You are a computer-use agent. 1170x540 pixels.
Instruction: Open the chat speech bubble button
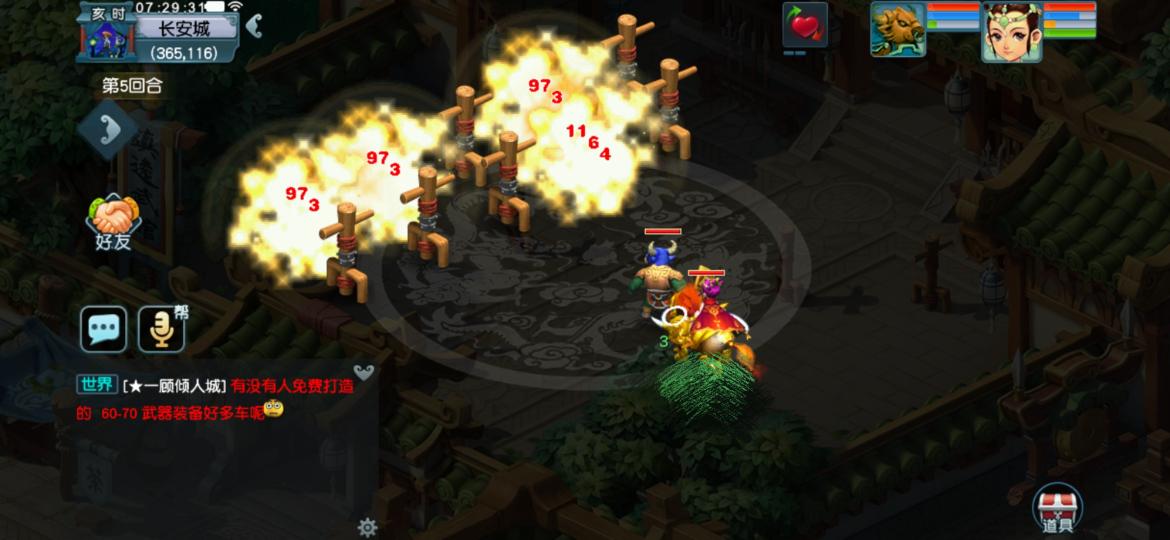[x=104, y=329]
